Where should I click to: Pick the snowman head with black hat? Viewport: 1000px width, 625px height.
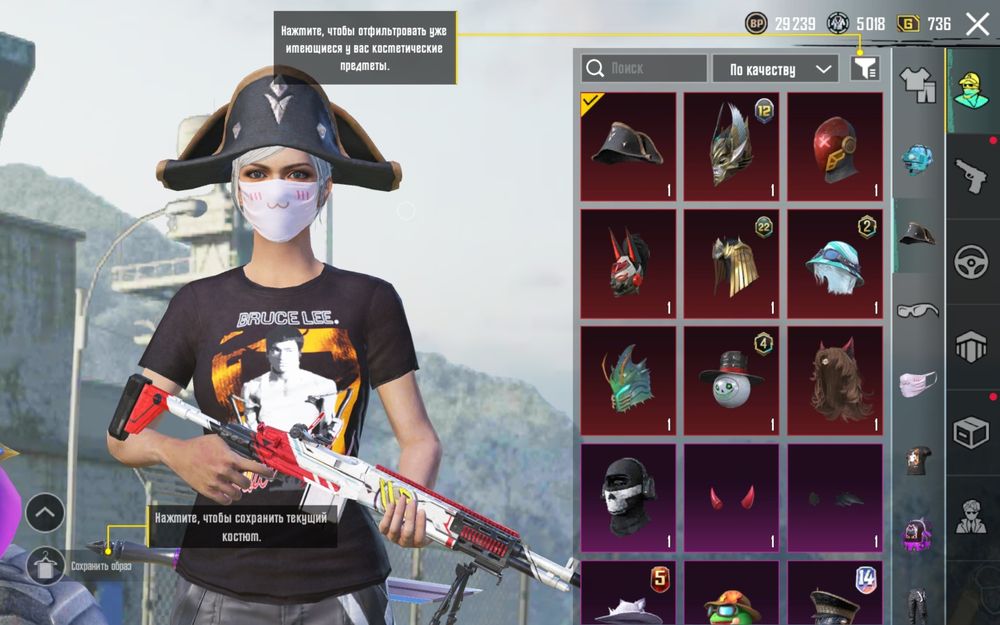(x=731, y=380)
